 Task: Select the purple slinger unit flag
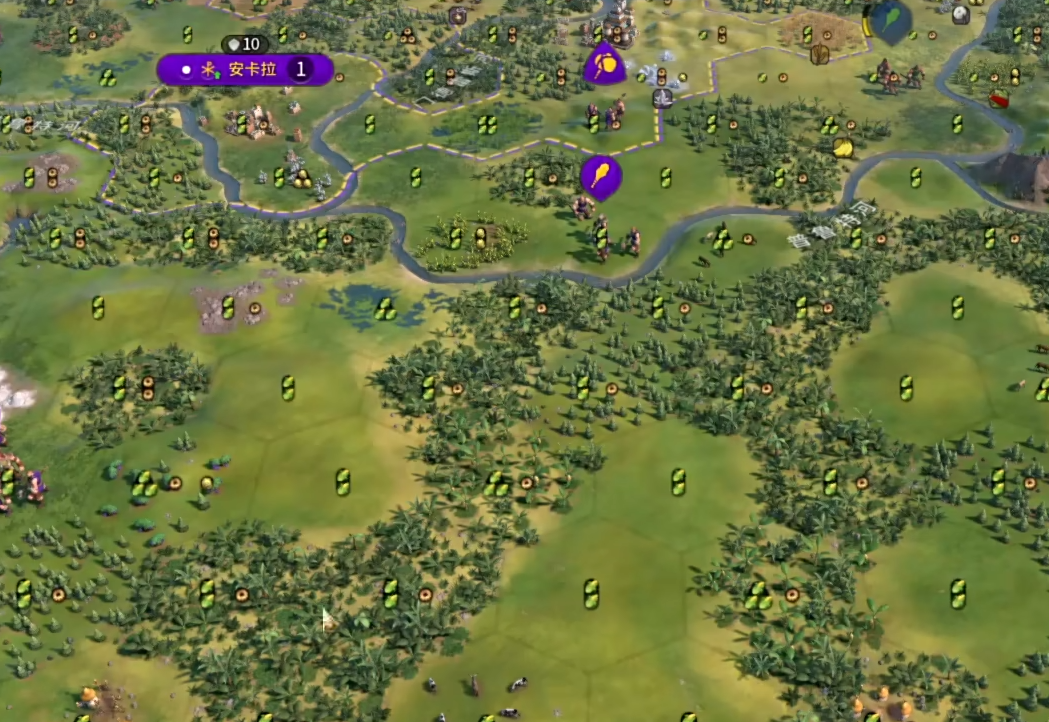pos(604,65)
